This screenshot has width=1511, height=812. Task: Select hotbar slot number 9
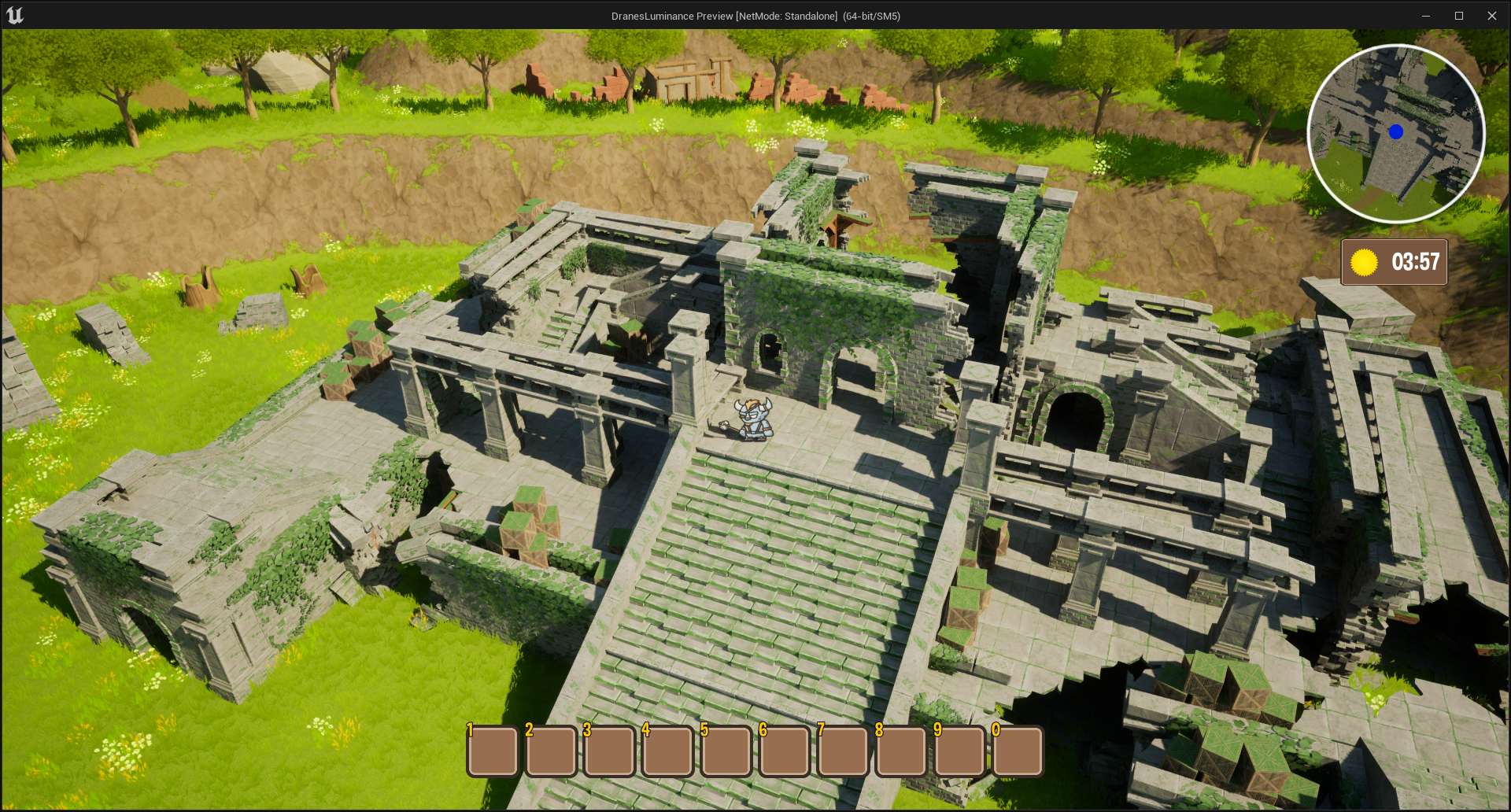point(959,751)
